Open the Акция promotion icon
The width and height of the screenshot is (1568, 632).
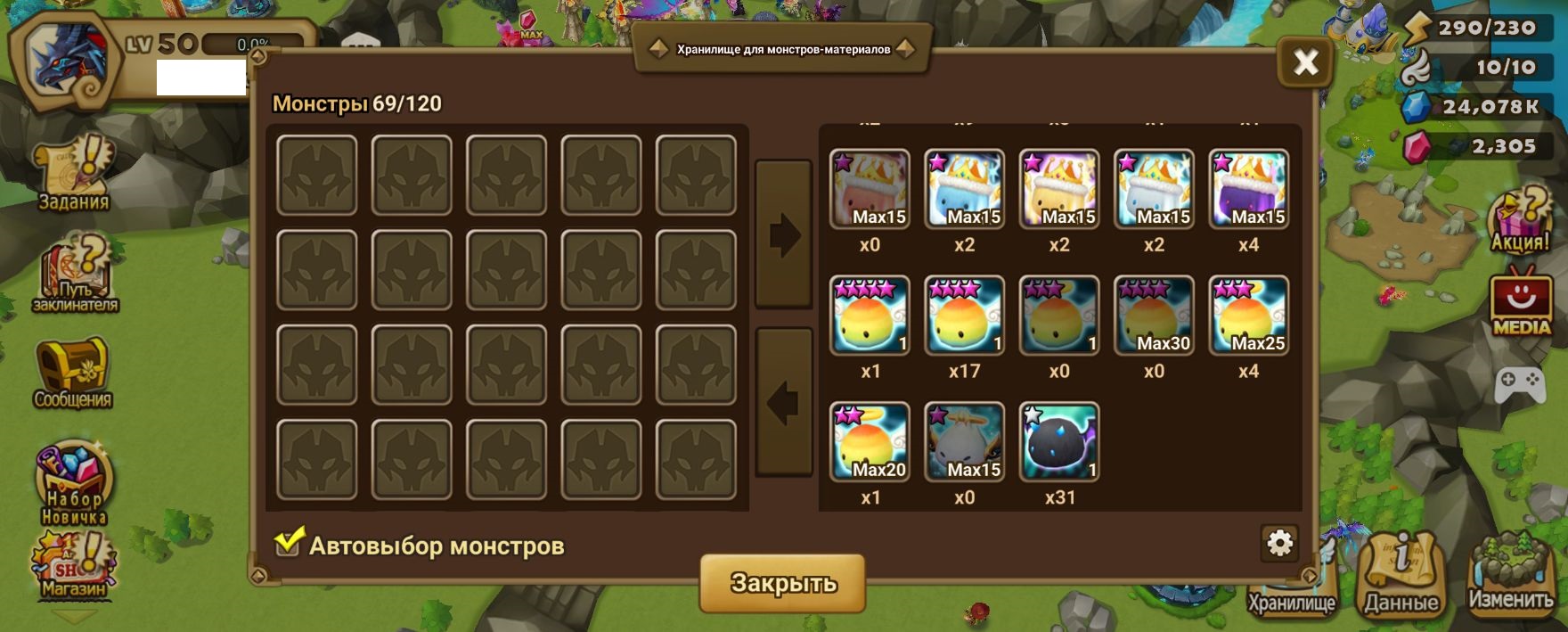tap(1521, 220)
